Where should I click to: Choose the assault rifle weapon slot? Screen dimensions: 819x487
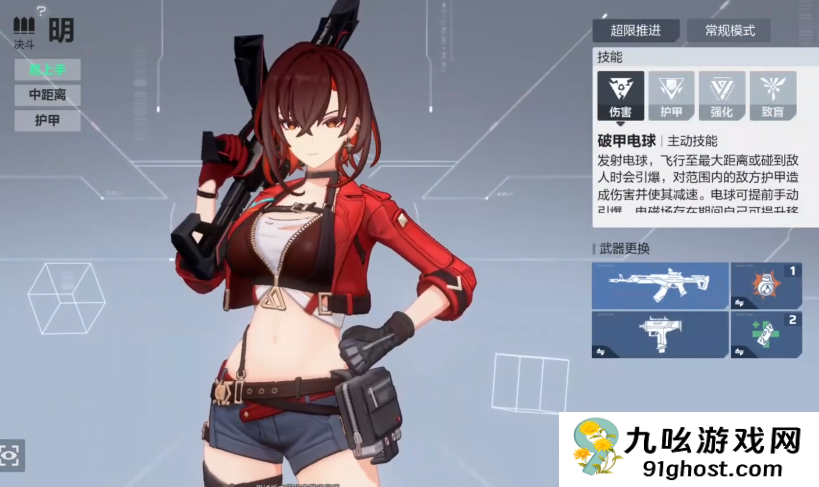click(659, 286)
